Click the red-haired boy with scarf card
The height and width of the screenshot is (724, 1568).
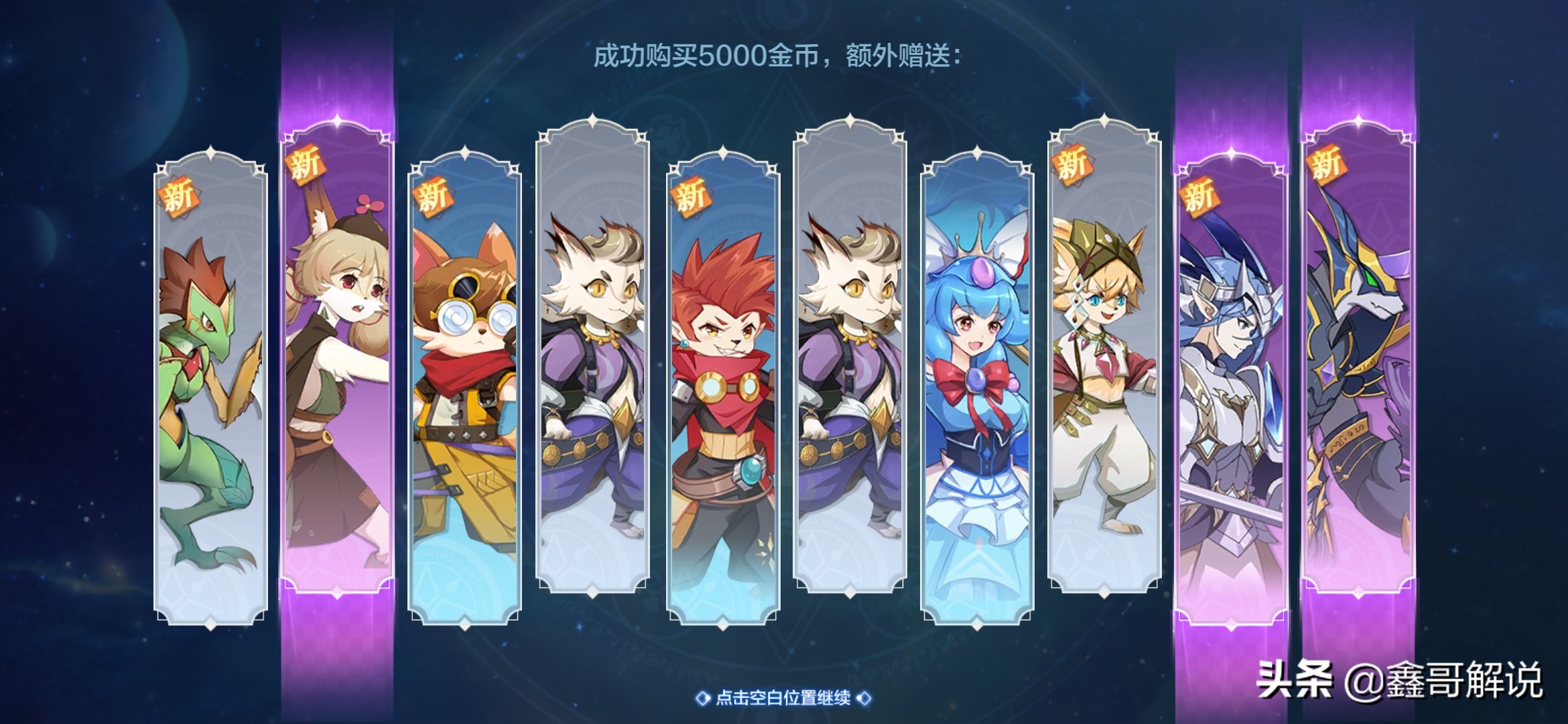tap(720, 375)
